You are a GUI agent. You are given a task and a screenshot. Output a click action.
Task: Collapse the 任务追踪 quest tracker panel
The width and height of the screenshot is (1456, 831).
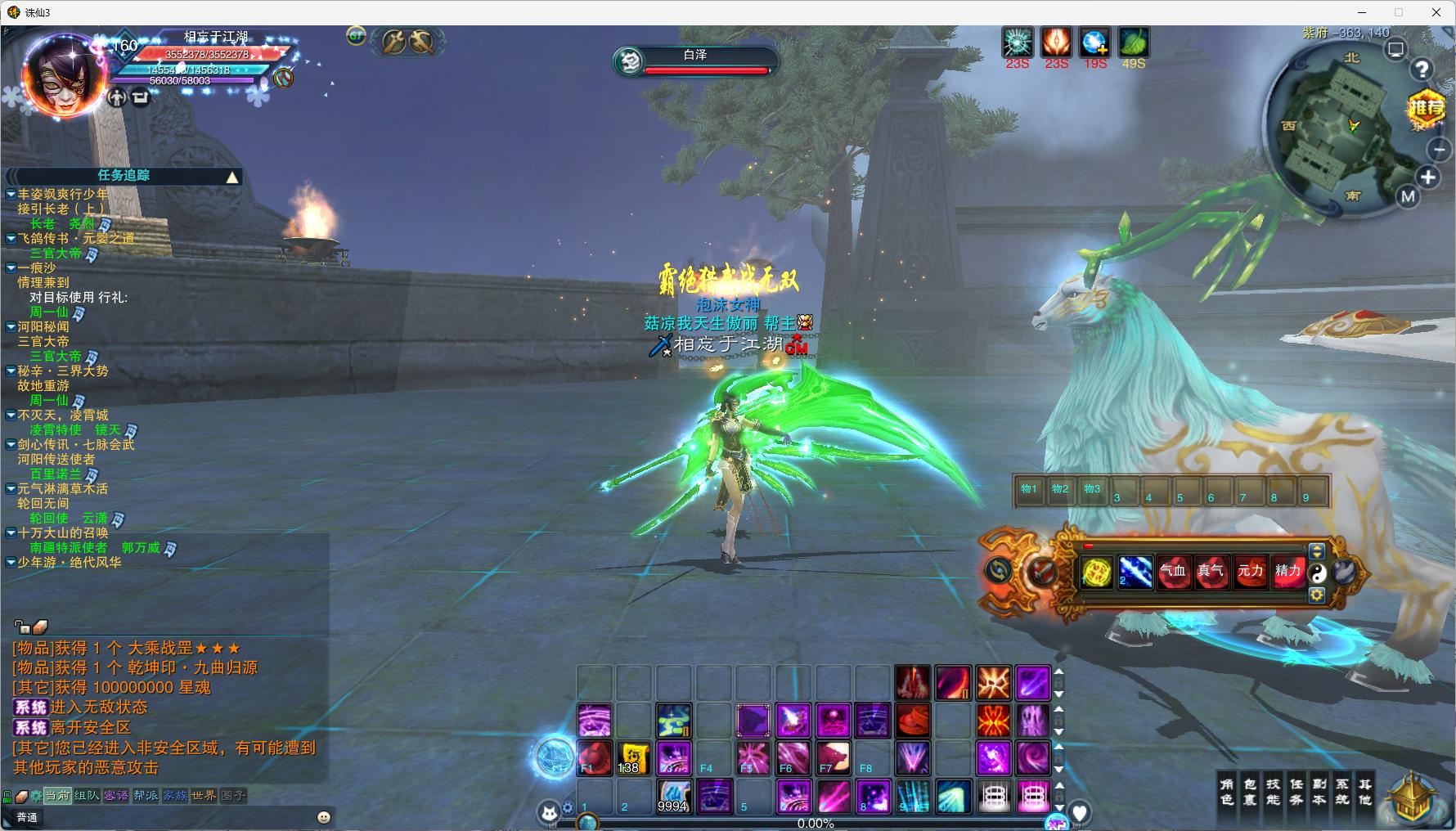click(232, 177)
